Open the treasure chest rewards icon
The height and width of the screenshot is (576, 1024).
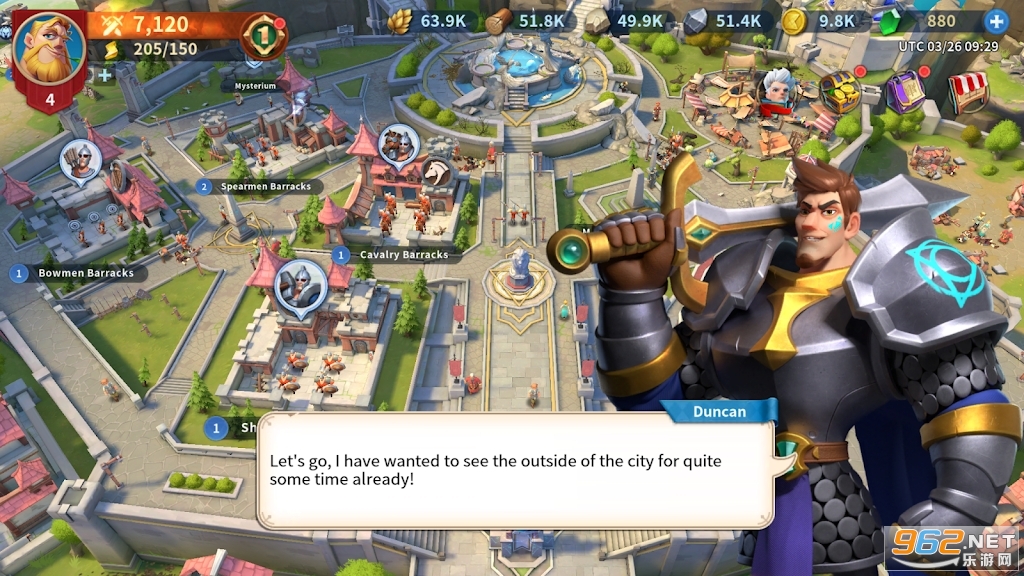point(840,92)
